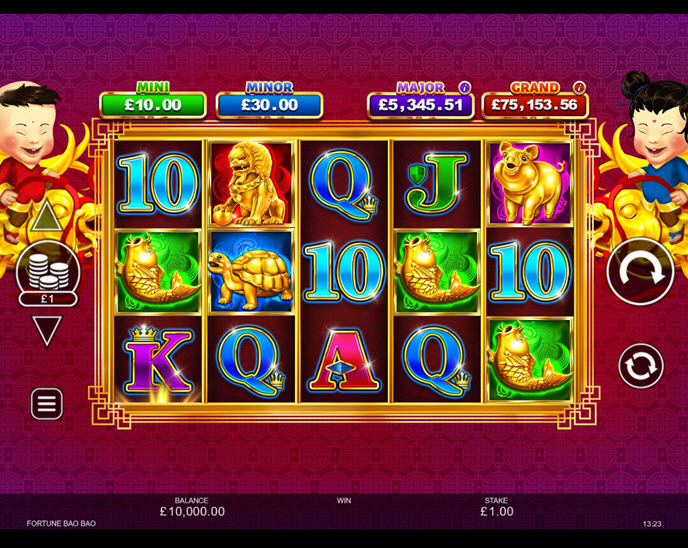
Task: Show Grand jackpot info icon
Action: (x=579, y=88)
